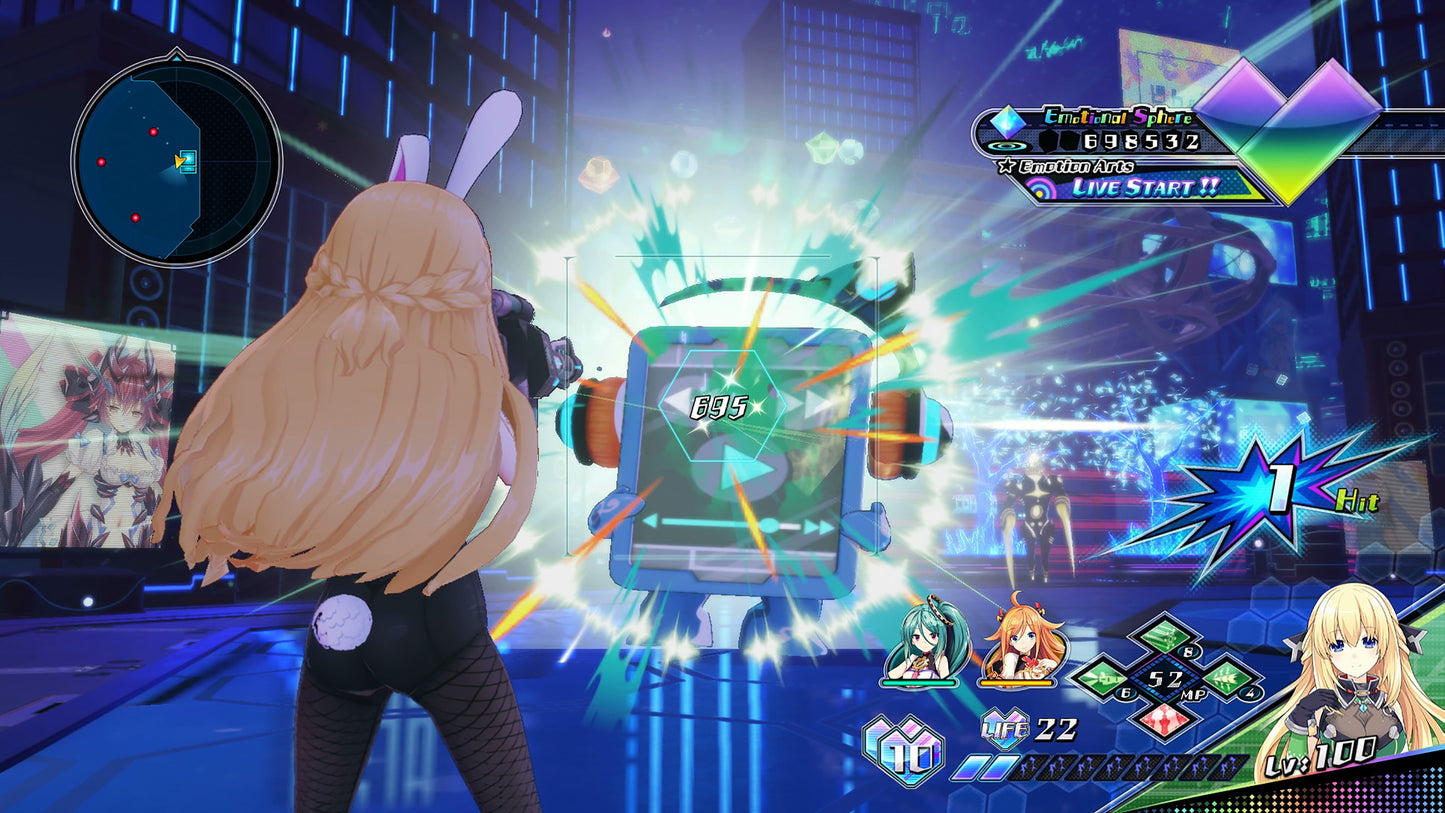Click the Emotional Sphere gem icon

1006,121
